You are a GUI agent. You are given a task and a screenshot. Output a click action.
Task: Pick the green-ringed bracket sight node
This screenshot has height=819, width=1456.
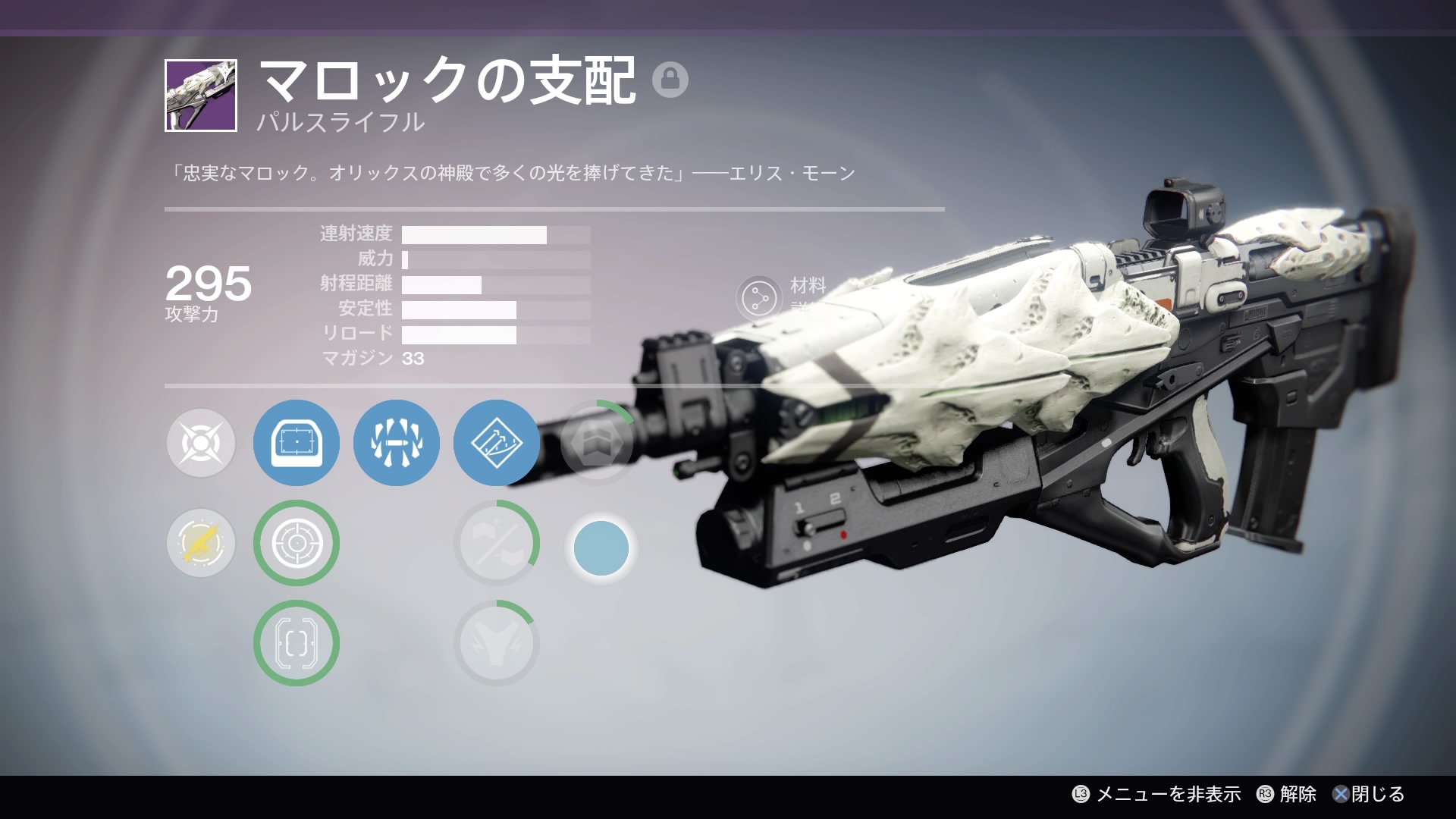296,643
